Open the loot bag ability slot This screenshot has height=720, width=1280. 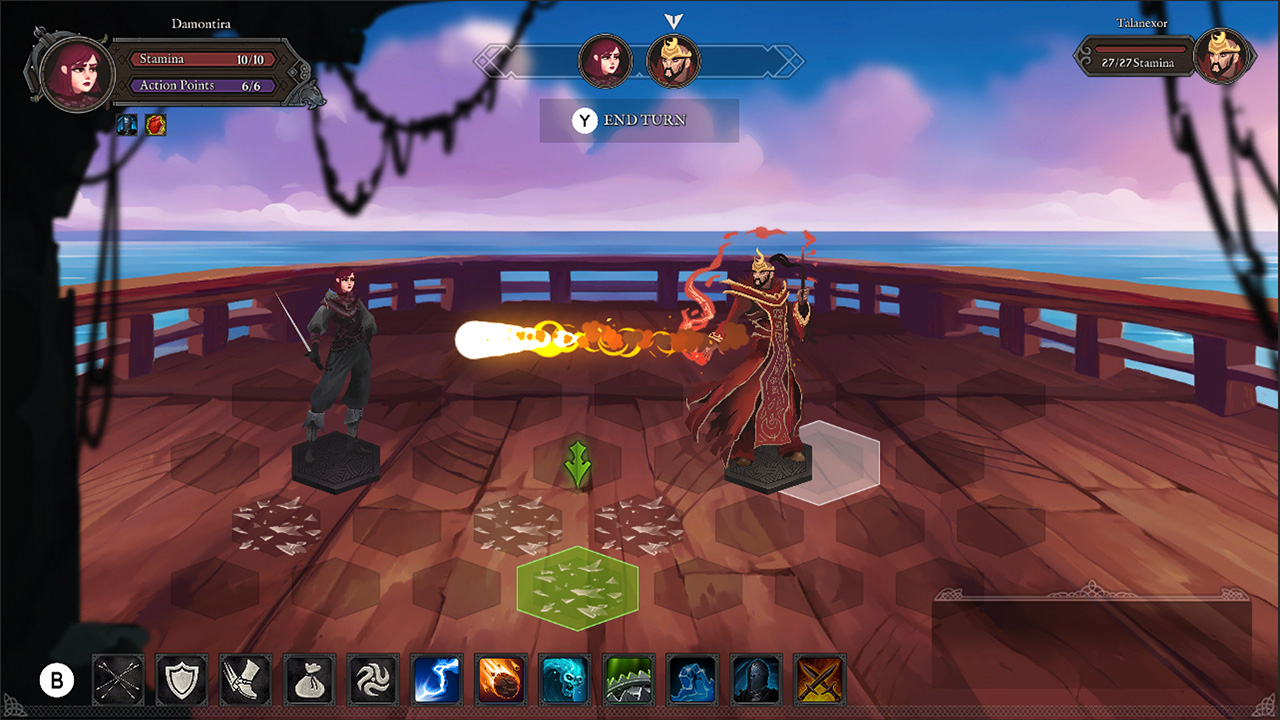point(309,679)
